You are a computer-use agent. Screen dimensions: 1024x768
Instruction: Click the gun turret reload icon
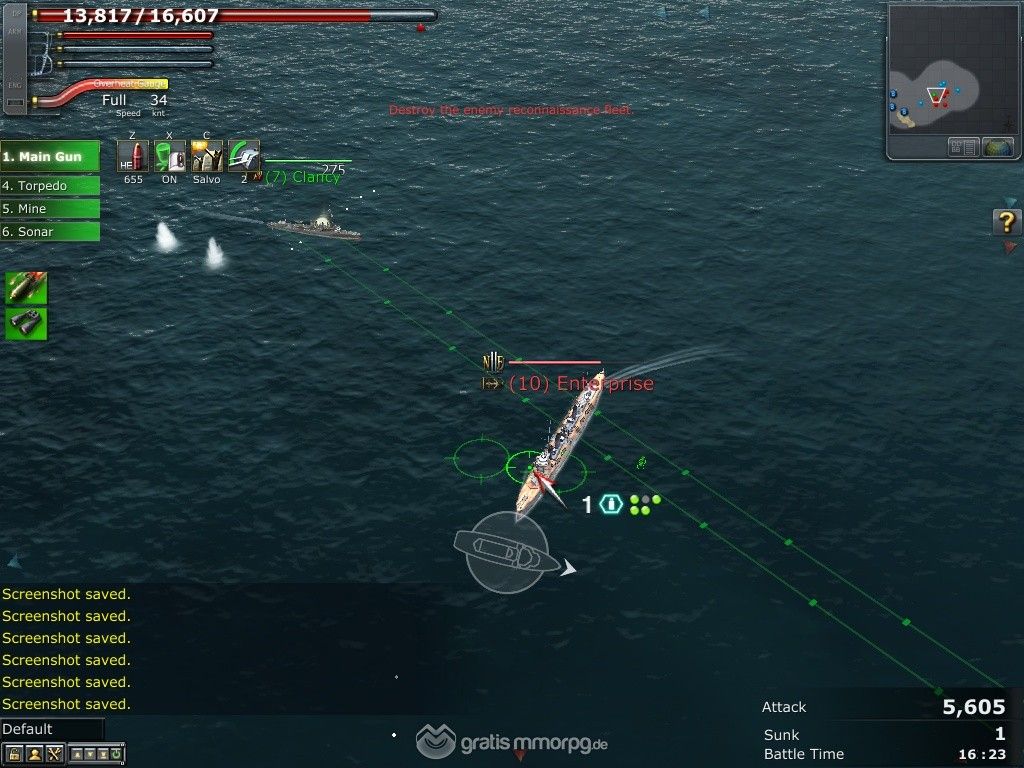point(243,157)
